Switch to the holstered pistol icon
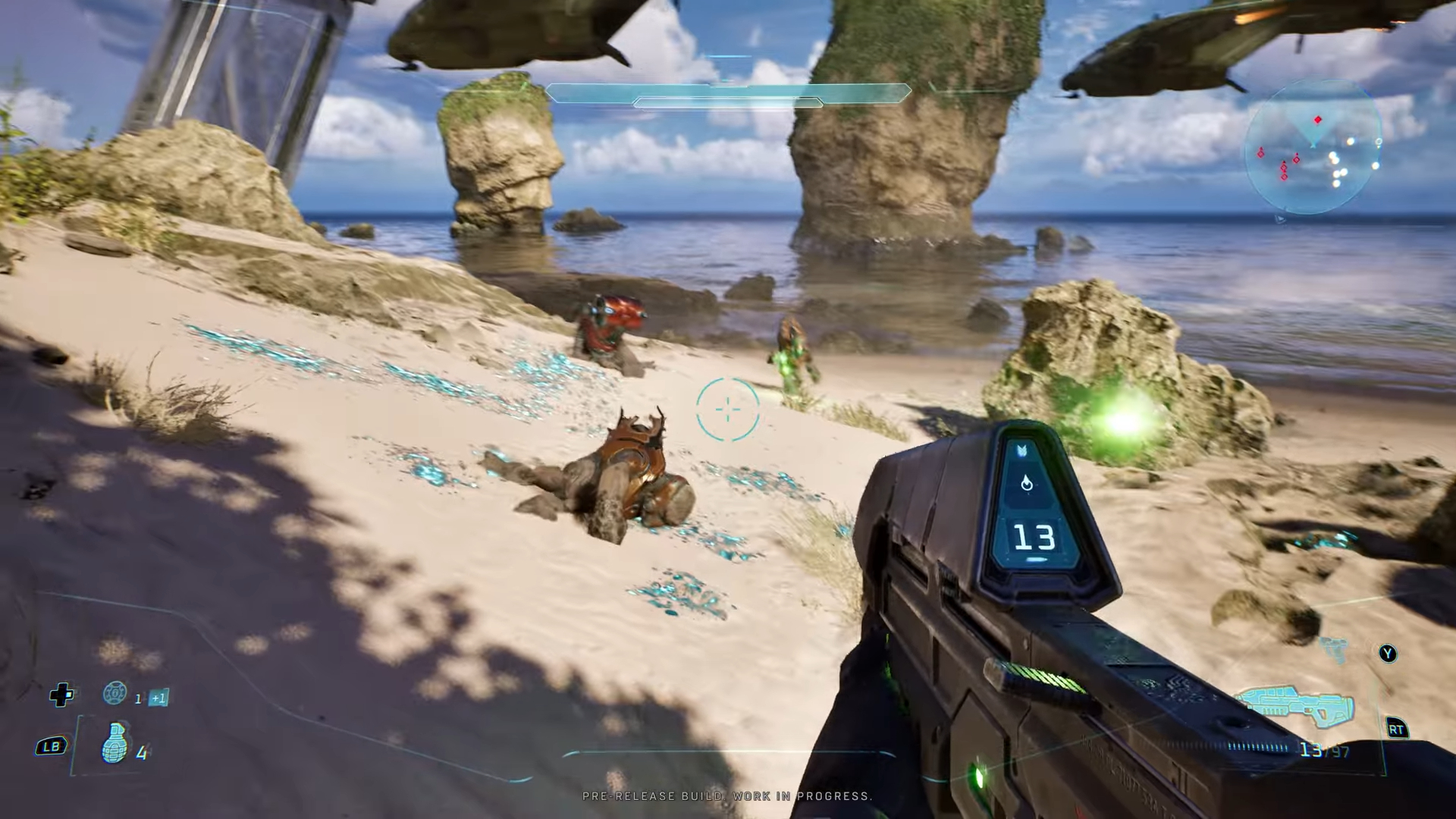 (1336, 649)
